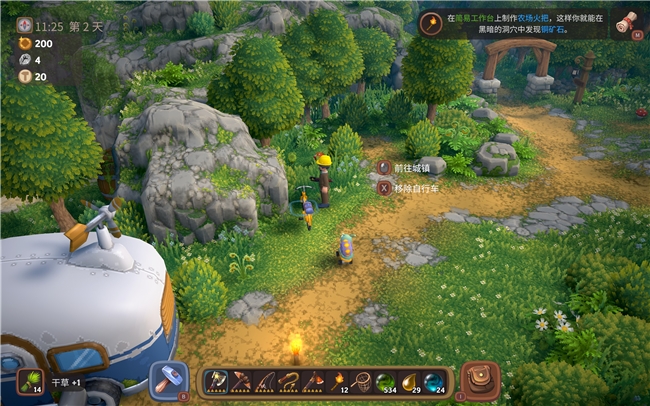Open the quest scroll journal
Screen dimensions: 650x406
point(627,23)
